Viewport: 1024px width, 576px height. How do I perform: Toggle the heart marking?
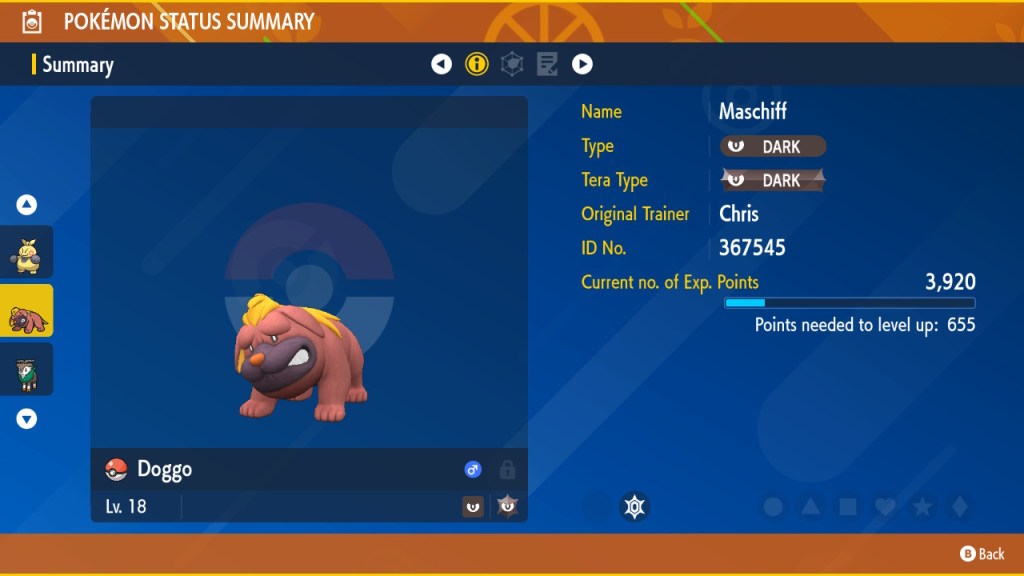(x=885, y=507)
